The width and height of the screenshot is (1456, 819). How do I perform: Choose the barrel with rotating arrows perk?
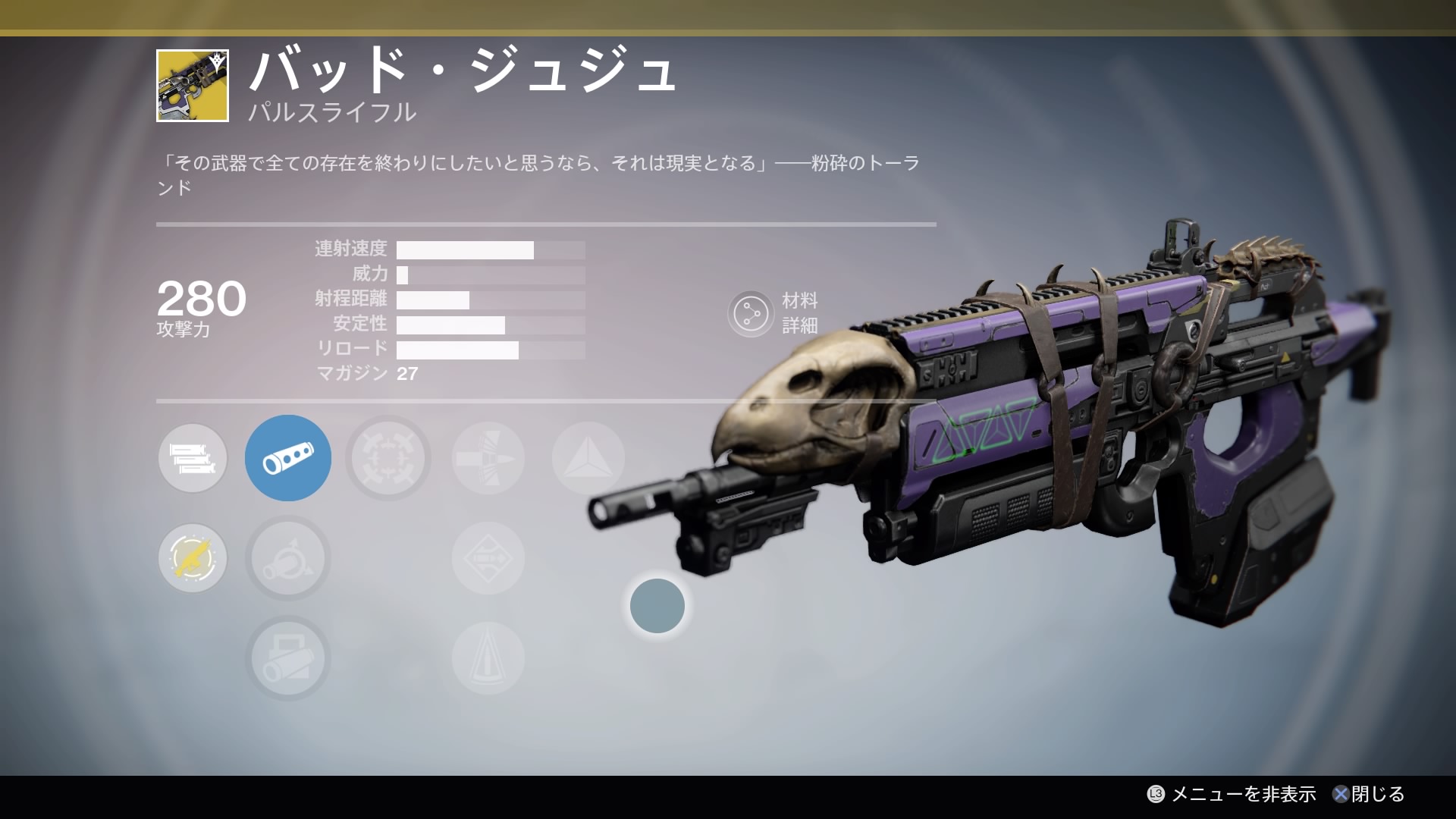288,559
